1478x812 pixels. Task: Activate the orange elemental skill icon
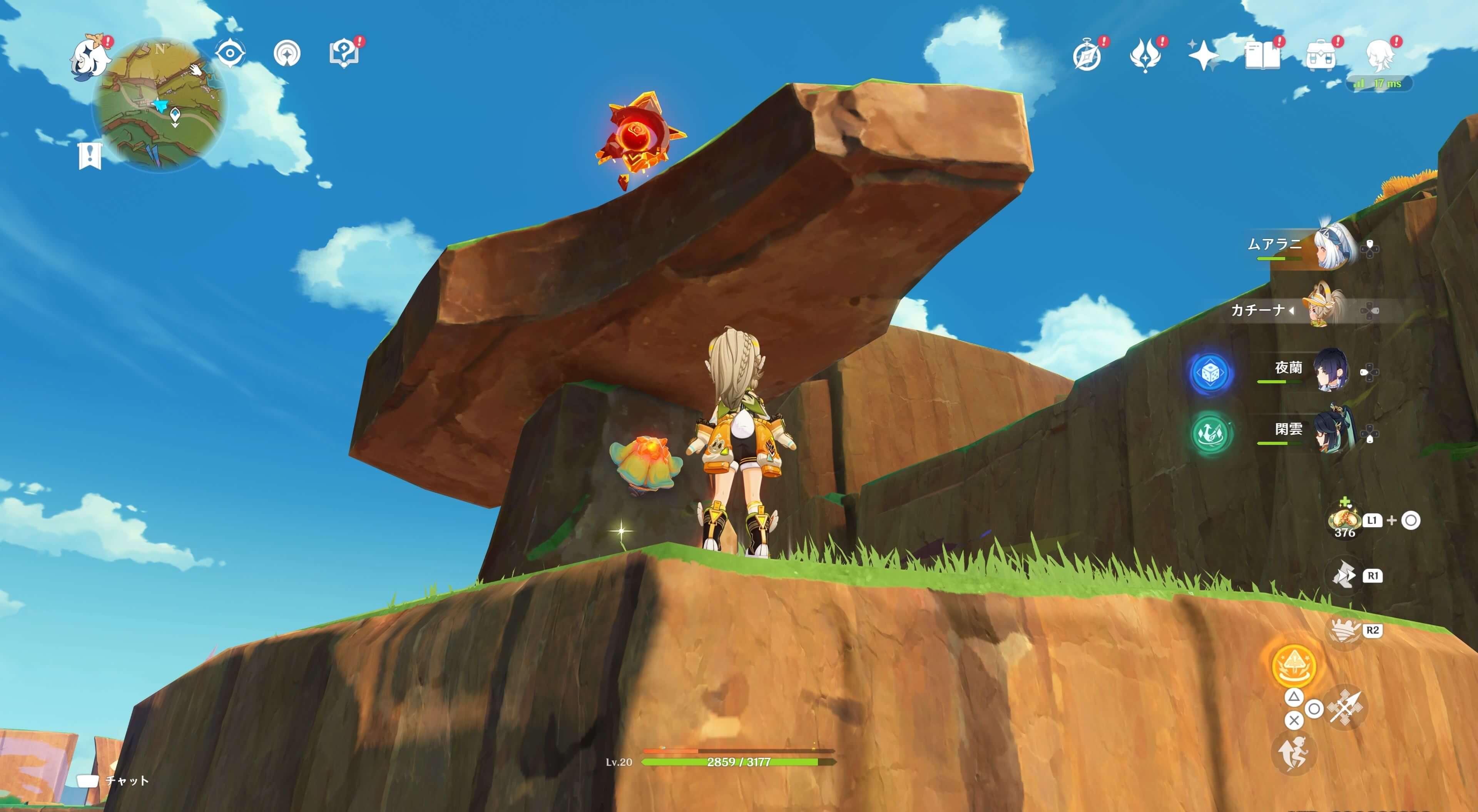point(1294,666)
